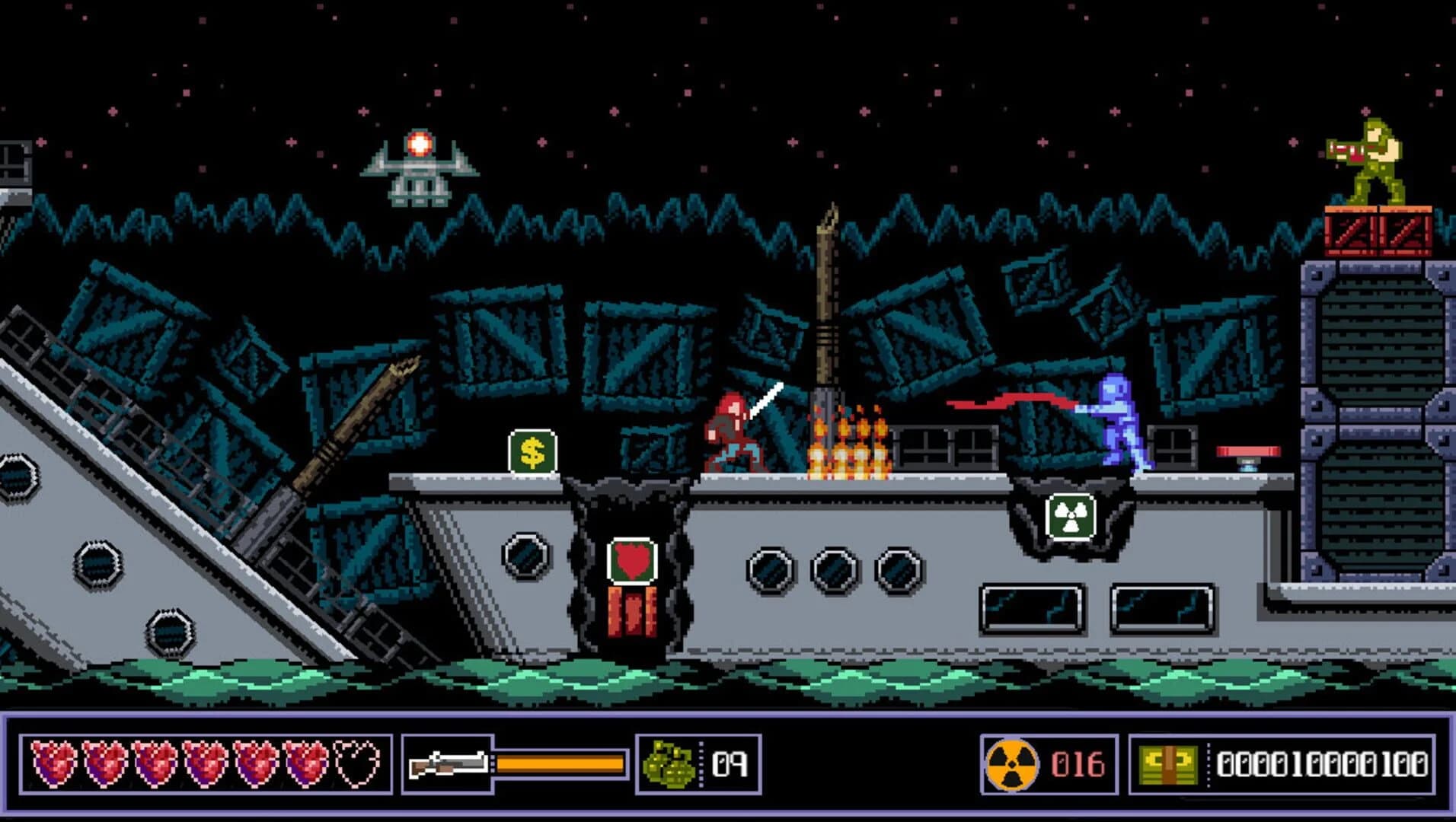Click the green soldier aiming his rifle
The width and height of the screenshot is (1456, 822).
[1371, 160]
